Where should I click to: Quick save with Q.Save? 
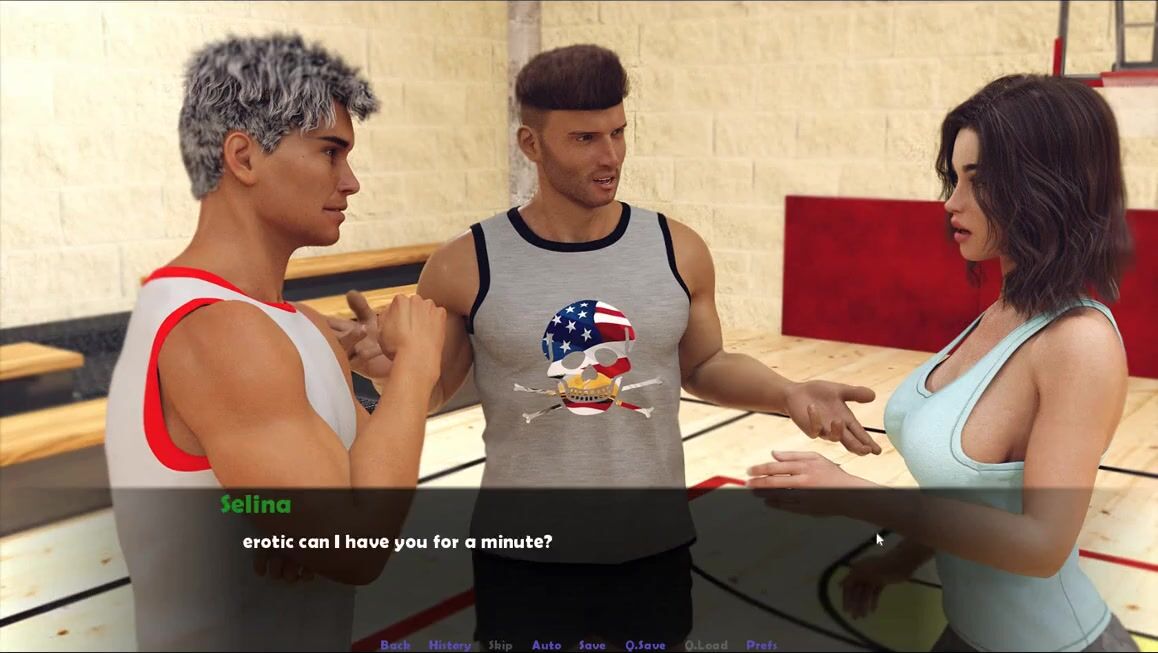(x=645, y=645)
